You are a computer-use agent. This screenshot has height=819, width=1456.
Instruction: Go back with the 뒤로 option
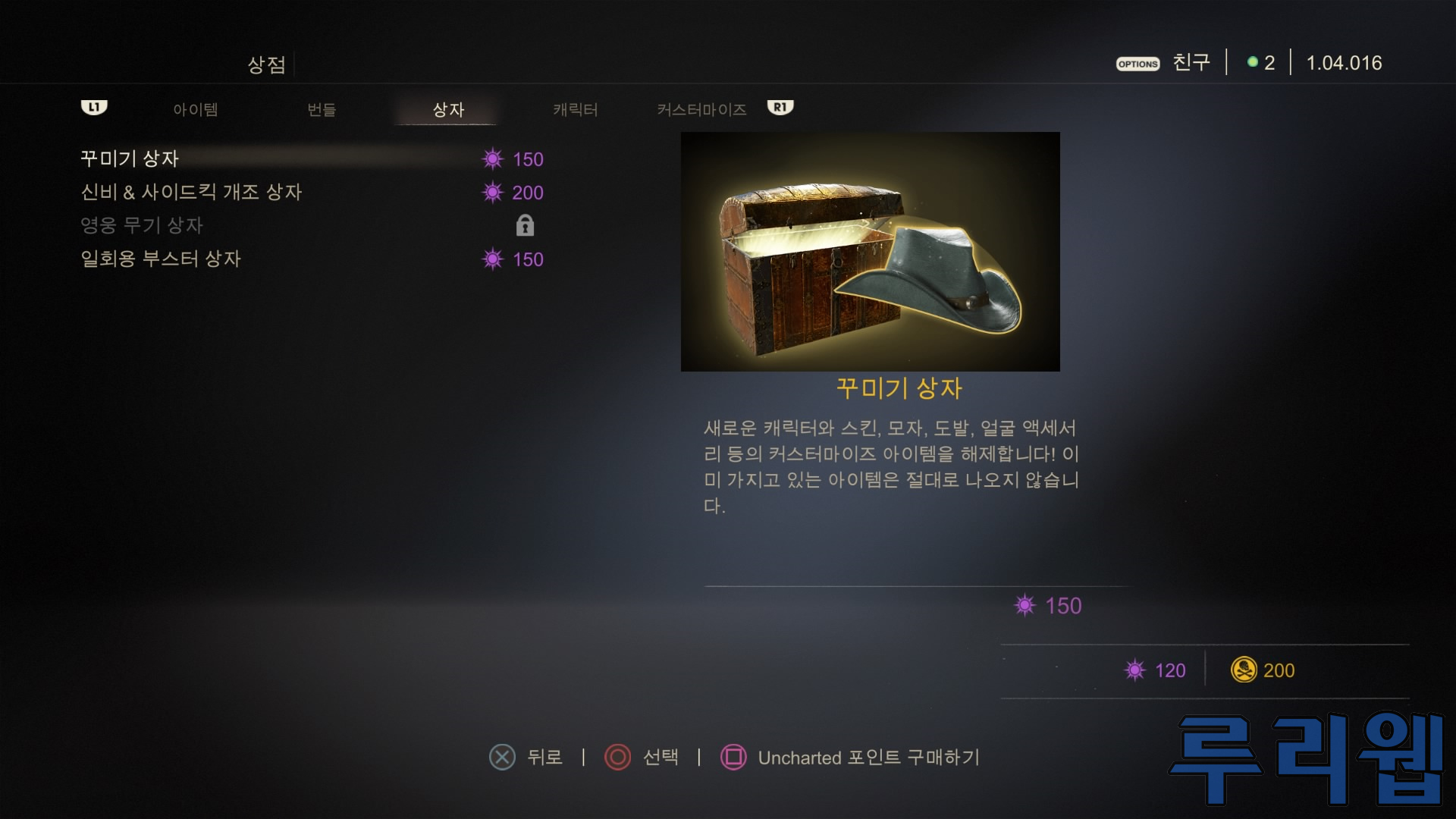click(527, 757)
